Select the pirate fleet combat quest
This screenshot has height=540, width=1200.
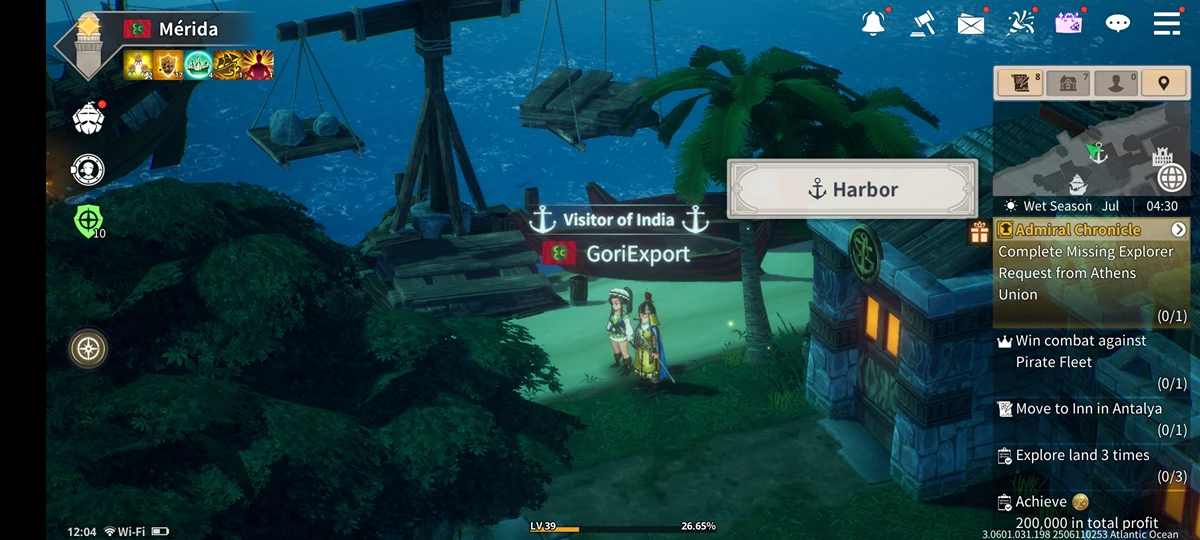click(x=1080, y=352)
